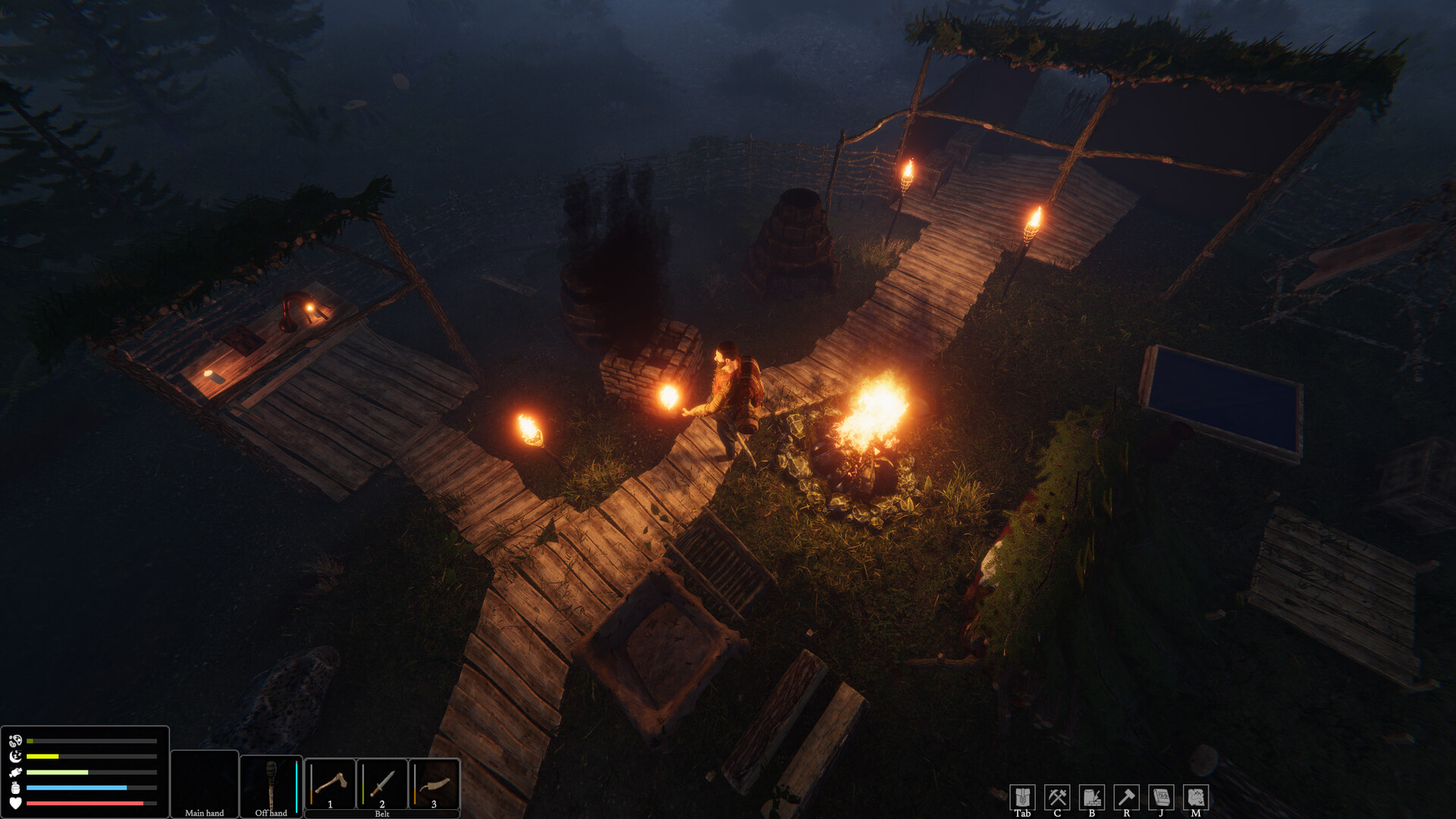The height and width of the screenshot is (819, 1456).
Task: Select the torch in the Off hand slot
Action: click(271, 783)
